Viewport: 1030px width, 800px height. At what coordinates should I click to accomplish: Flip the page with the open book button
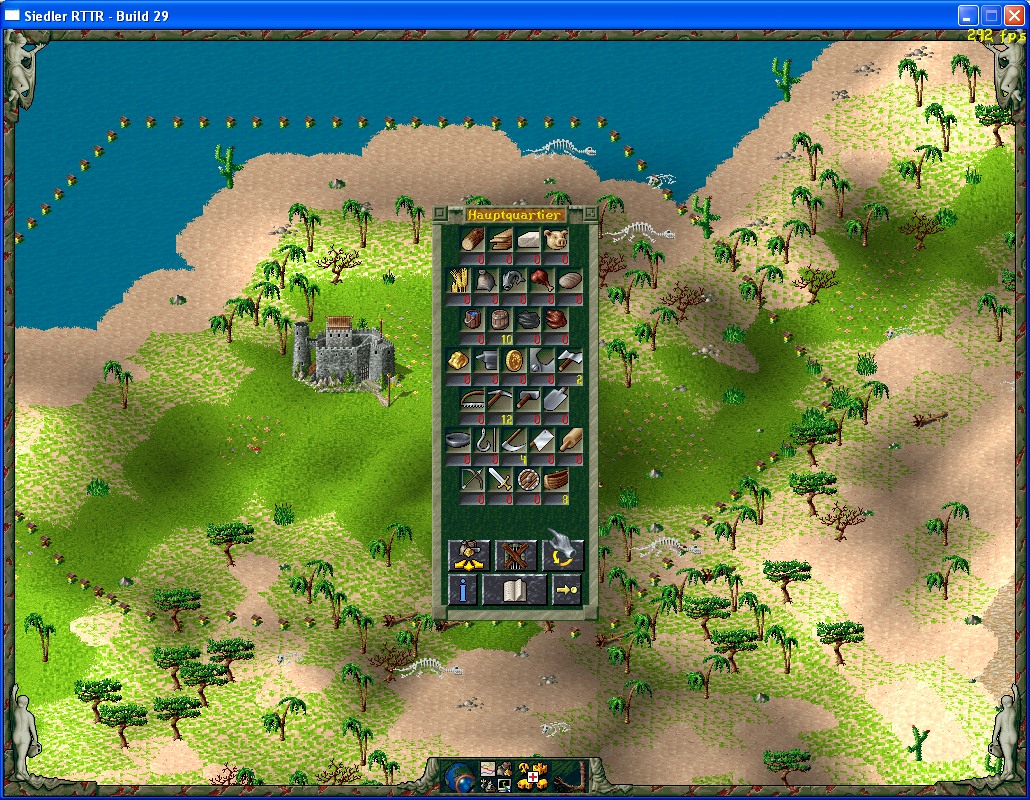[x=515, y=590]
